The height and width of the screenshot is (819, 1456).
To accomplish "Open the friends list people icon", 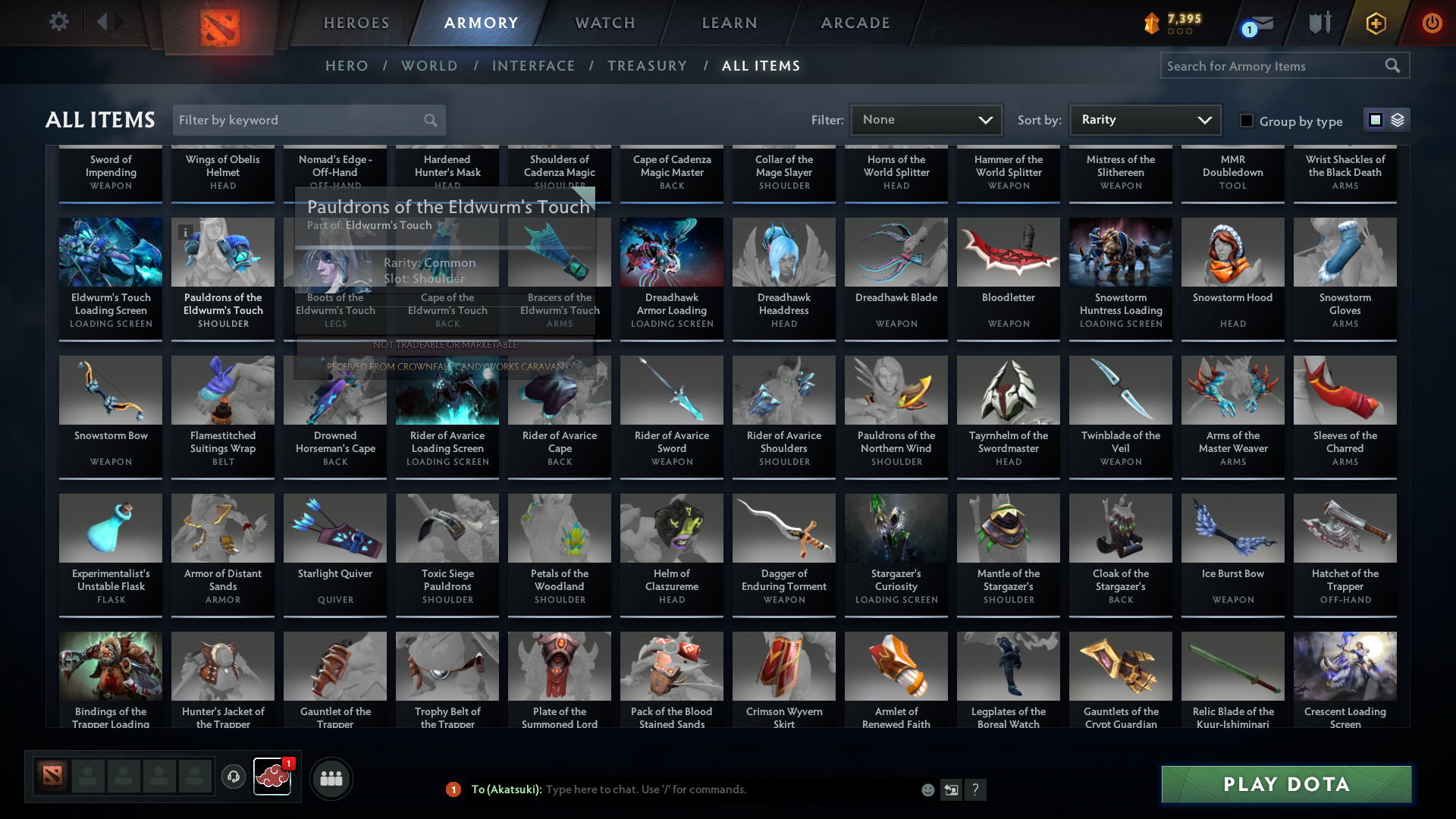I will coord(330,778).
